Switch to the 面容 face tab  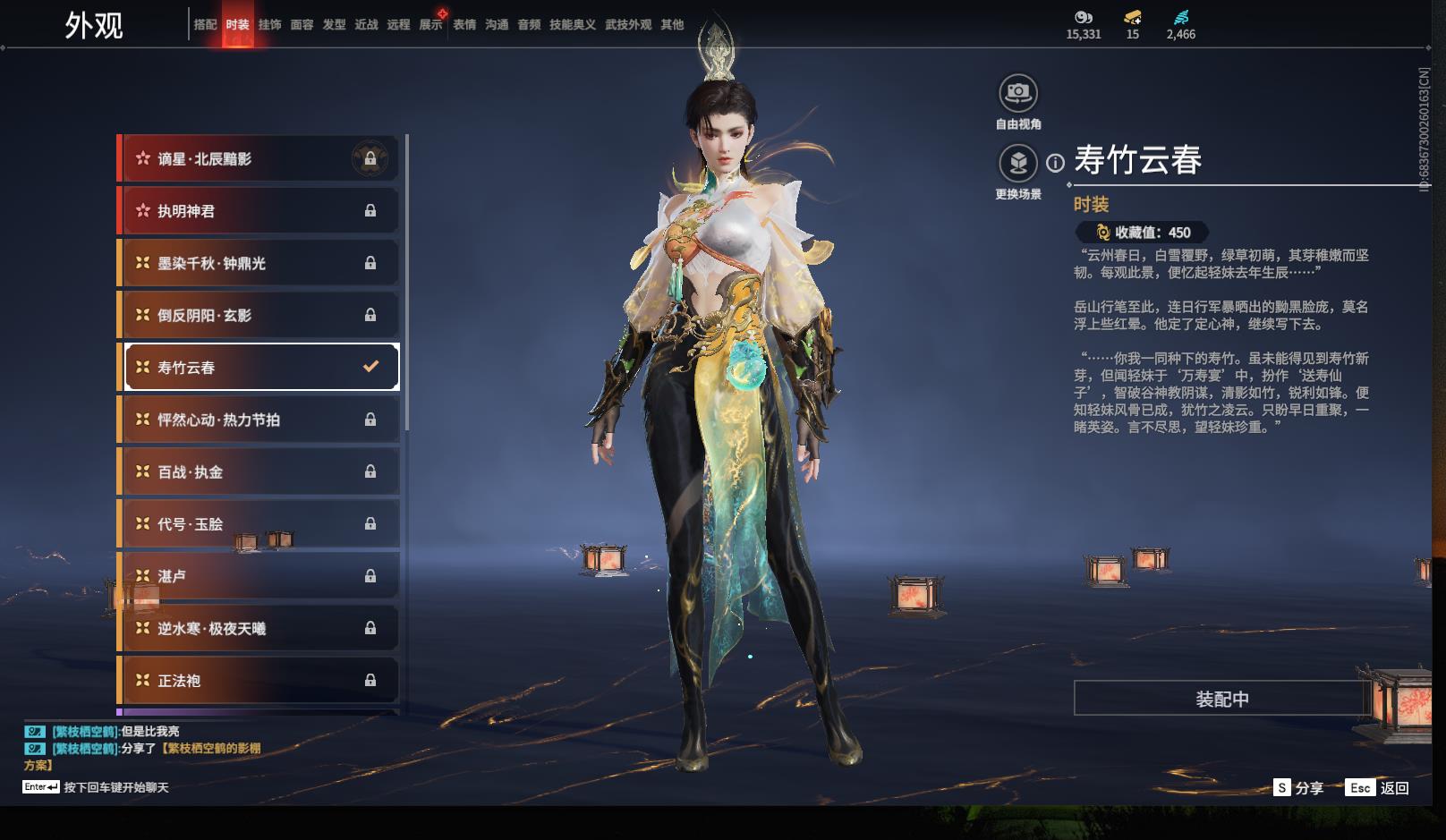(302, 25)
